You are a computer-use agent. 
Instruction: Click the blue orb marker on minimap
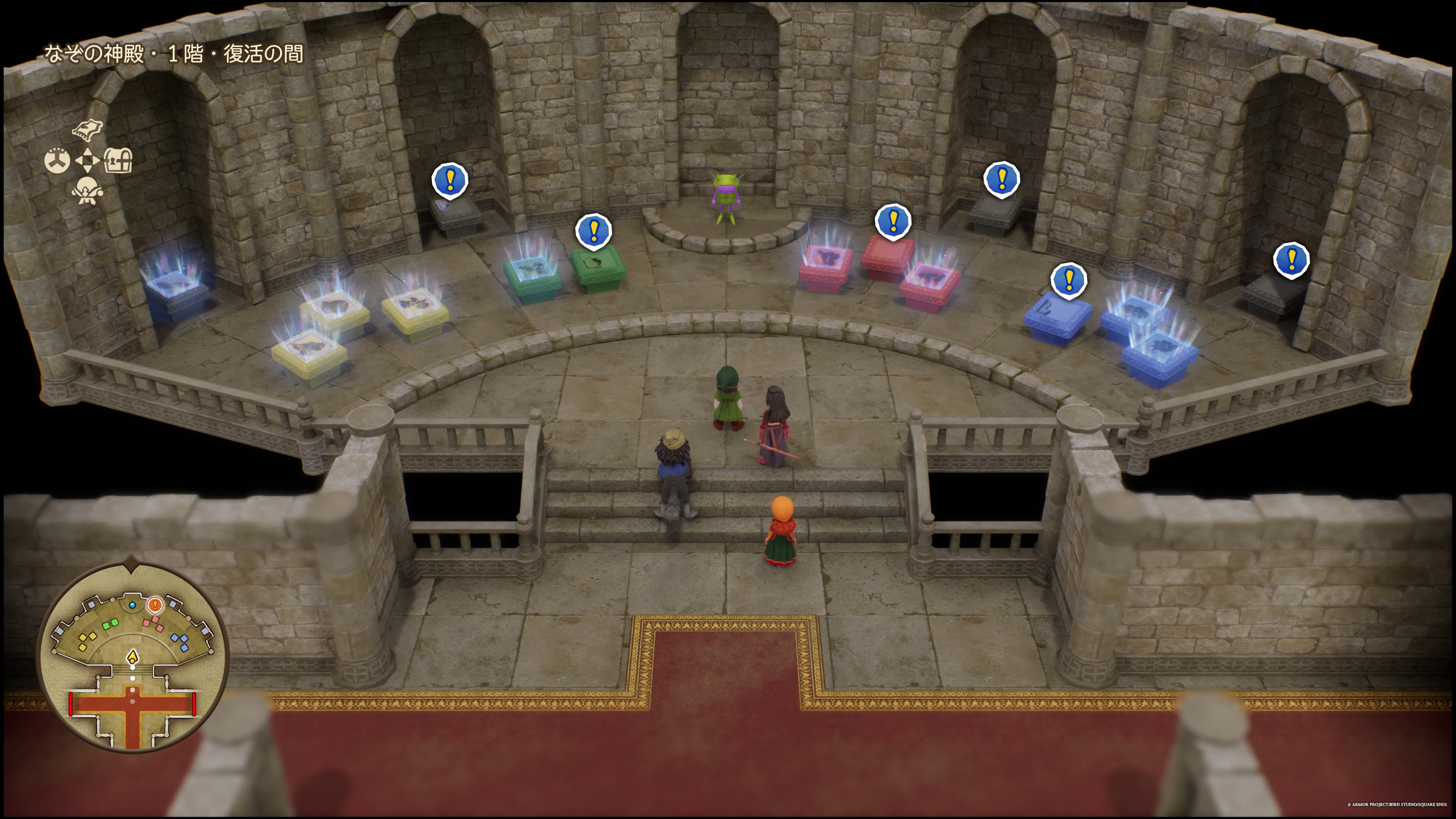point(132,606)
